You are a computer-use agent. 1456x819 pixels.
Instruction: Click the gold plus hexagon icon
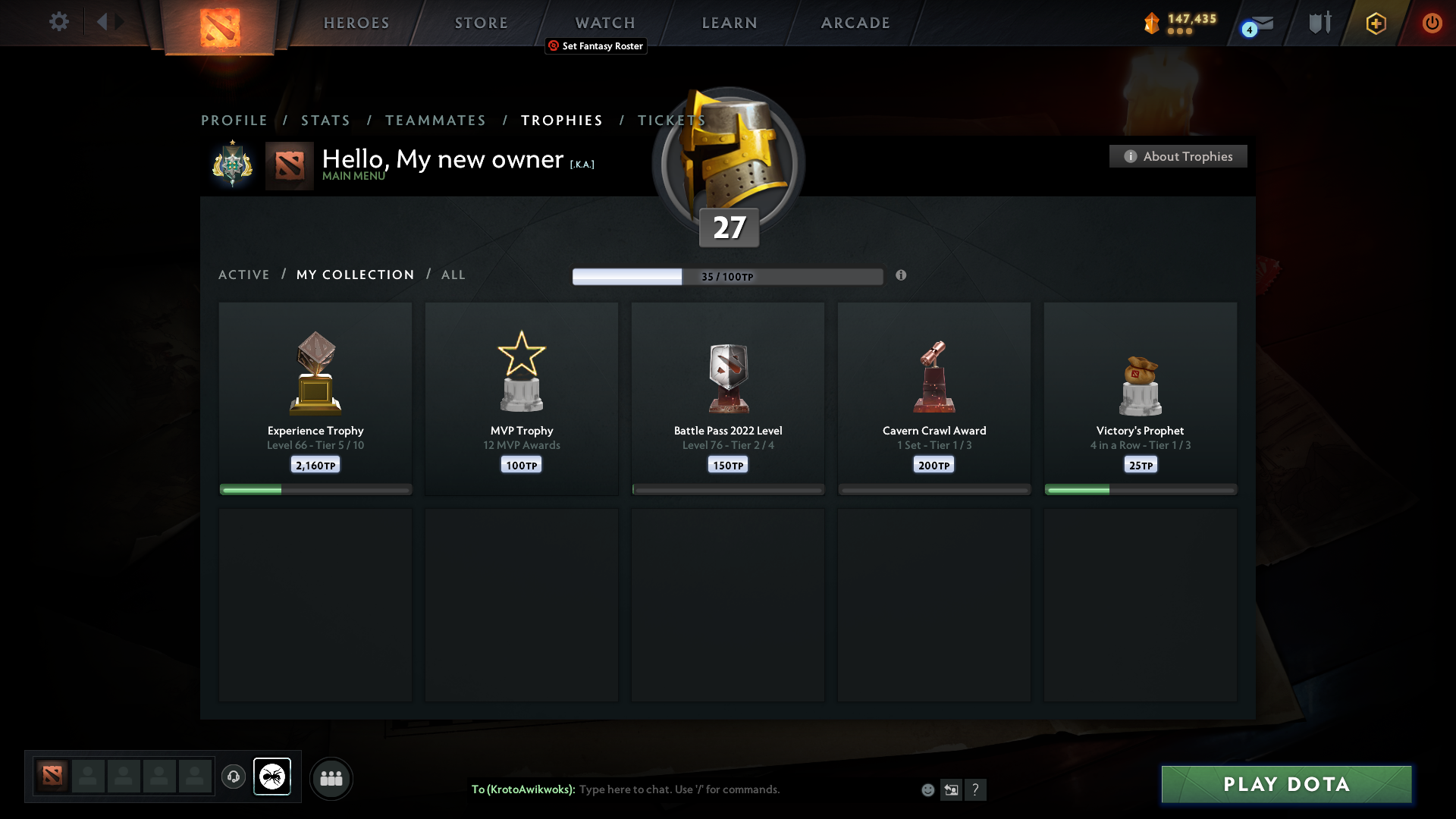coord(1376,24)
